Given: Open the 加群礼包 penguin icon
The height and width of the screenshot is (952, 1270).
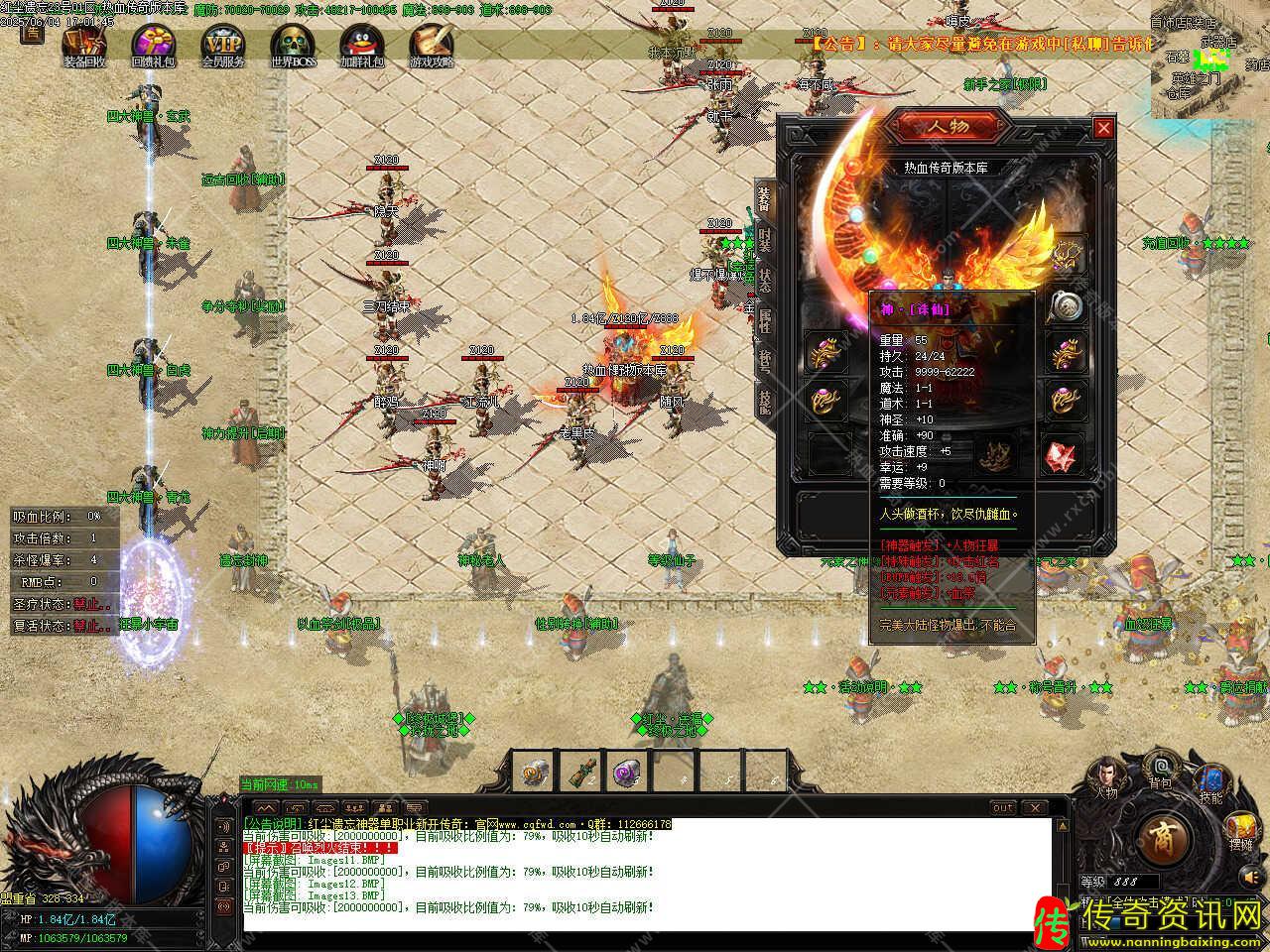Looking at the screenshot, I should (x=361, y=45).
